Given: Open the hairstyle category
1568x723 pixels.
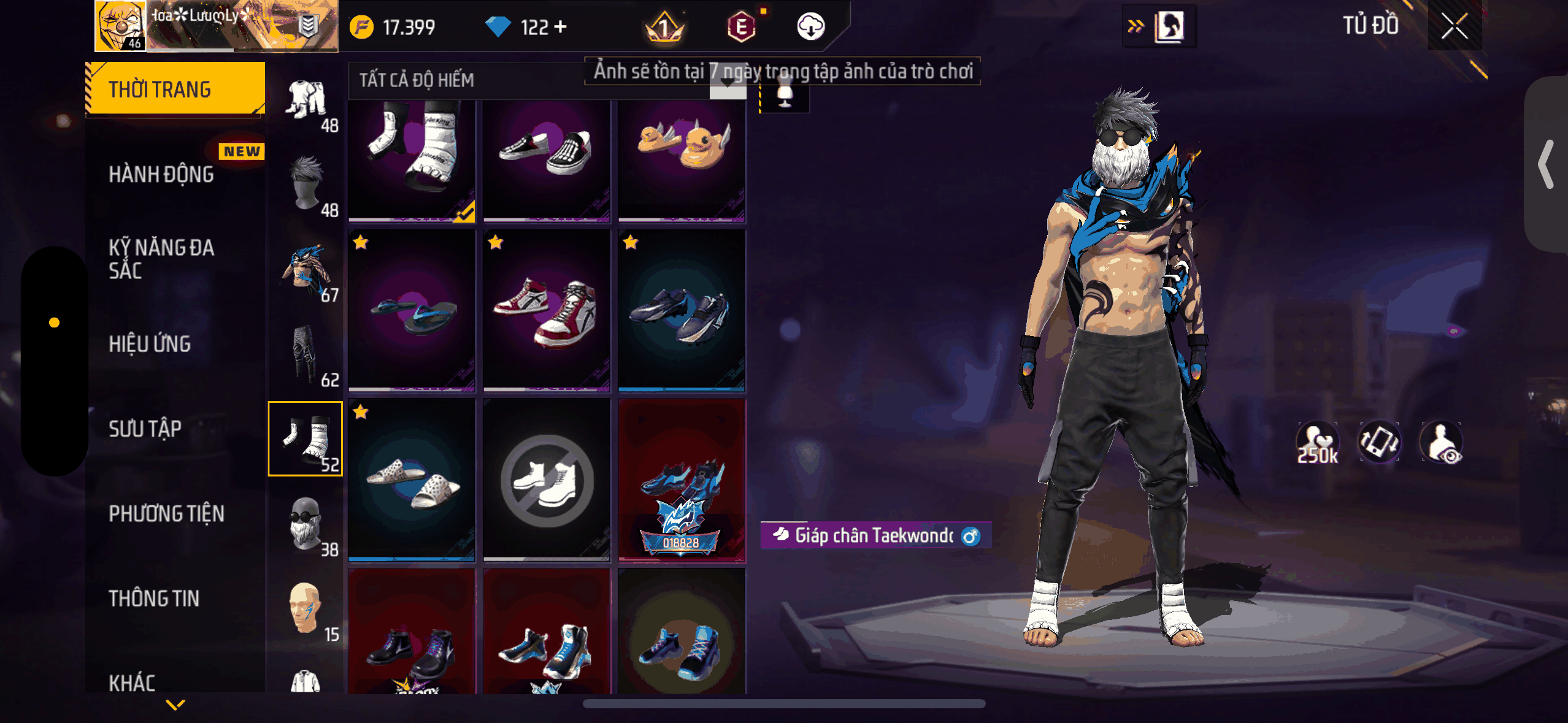Looking at the screenshot, I should [306, 184].
